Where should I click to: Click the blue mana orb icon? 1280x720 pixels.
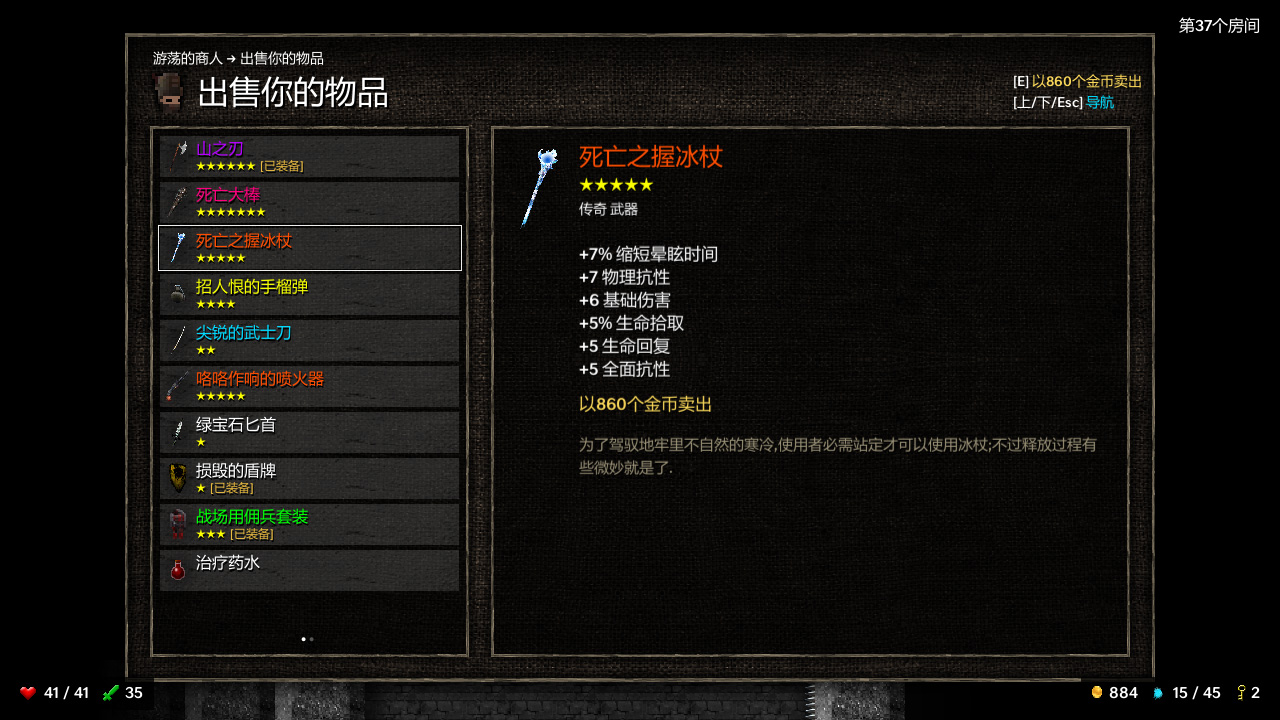(x=1157, y=693)
